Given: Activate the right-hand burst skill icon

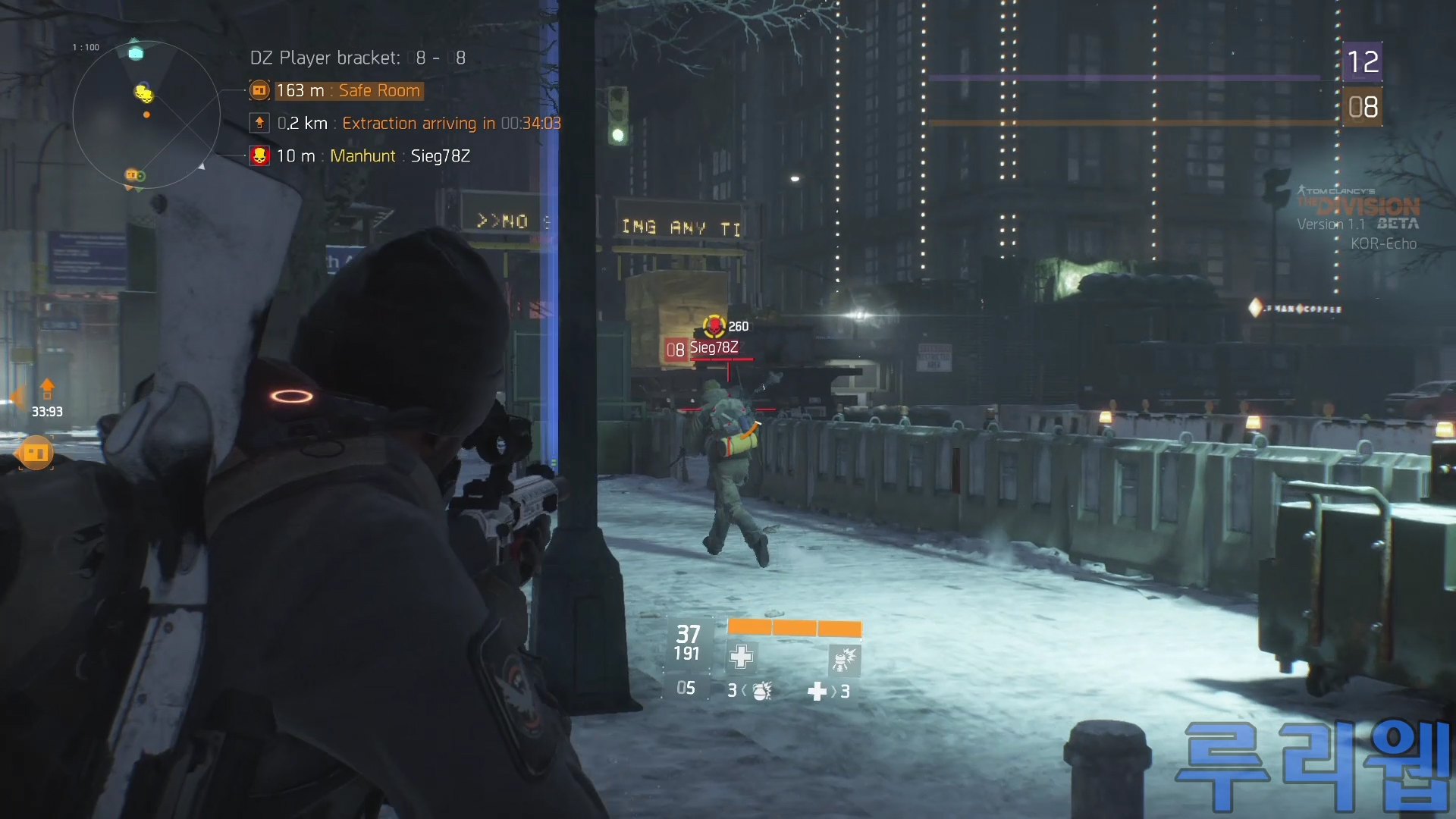Looking at the screenshot, I should click(x=844, y=659).
